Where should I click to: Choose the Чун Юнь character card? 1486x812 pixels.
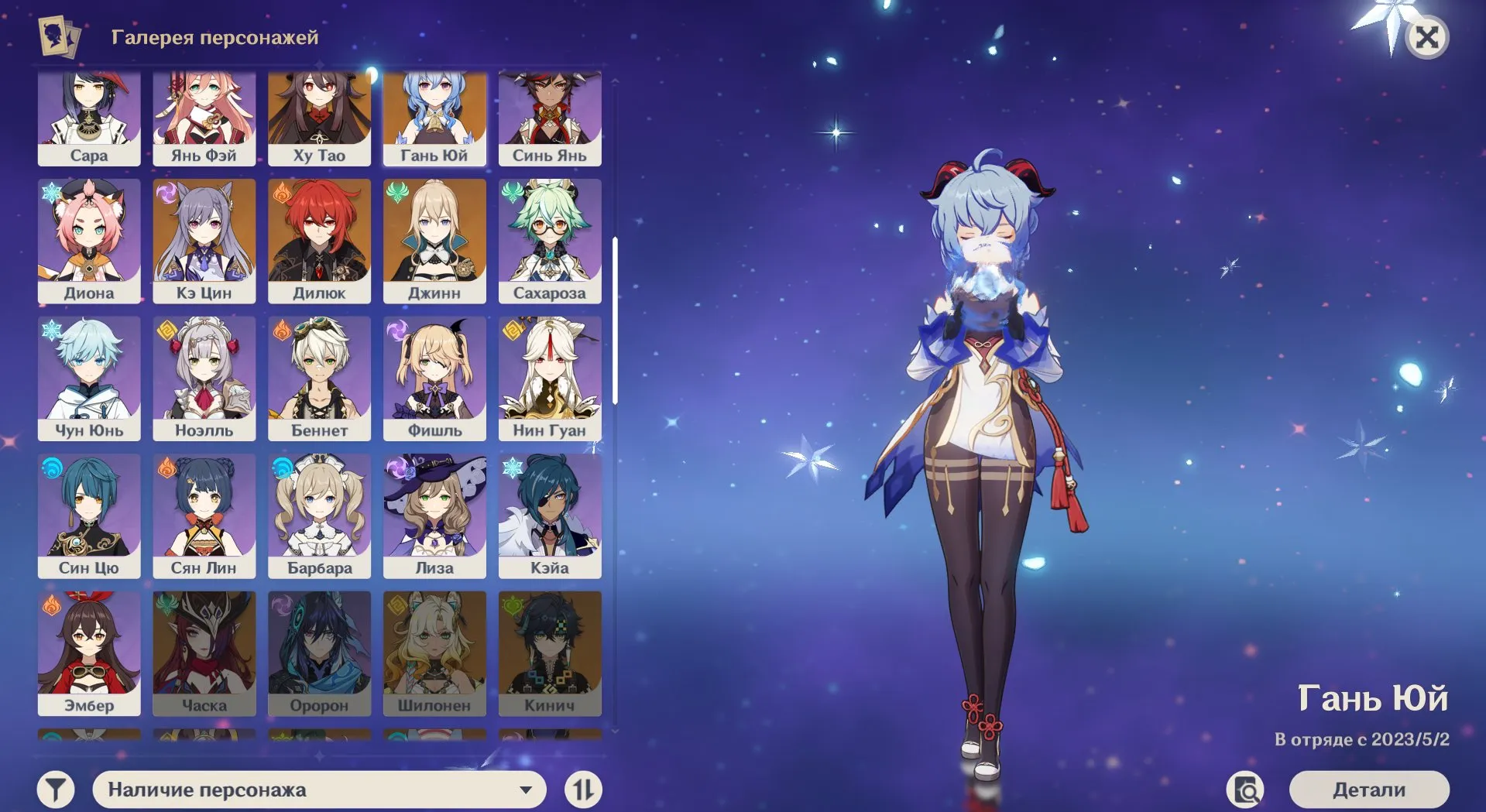pos(89,378)
